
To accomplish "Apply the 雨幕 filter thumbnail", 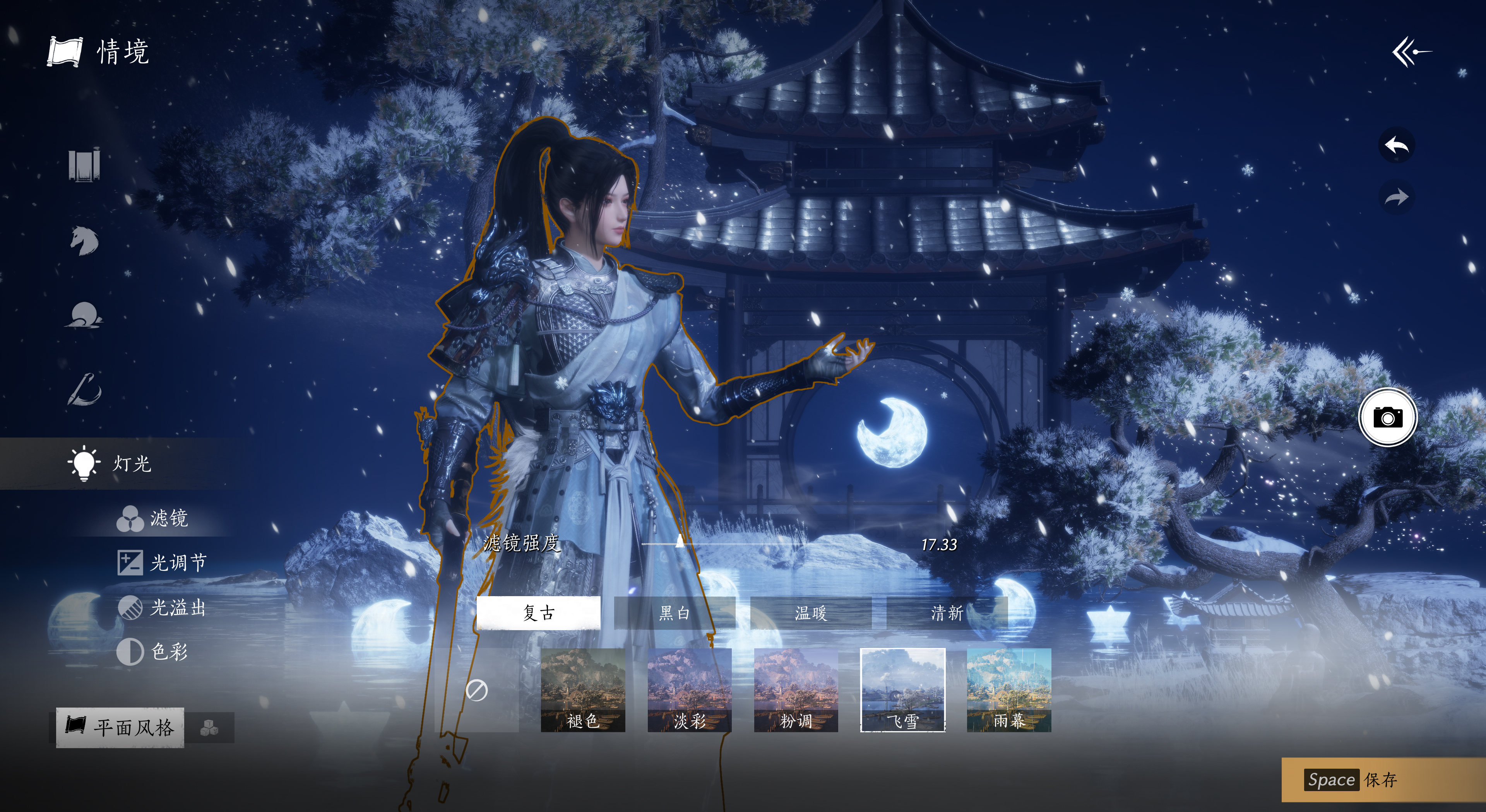I will point(1009,690).
